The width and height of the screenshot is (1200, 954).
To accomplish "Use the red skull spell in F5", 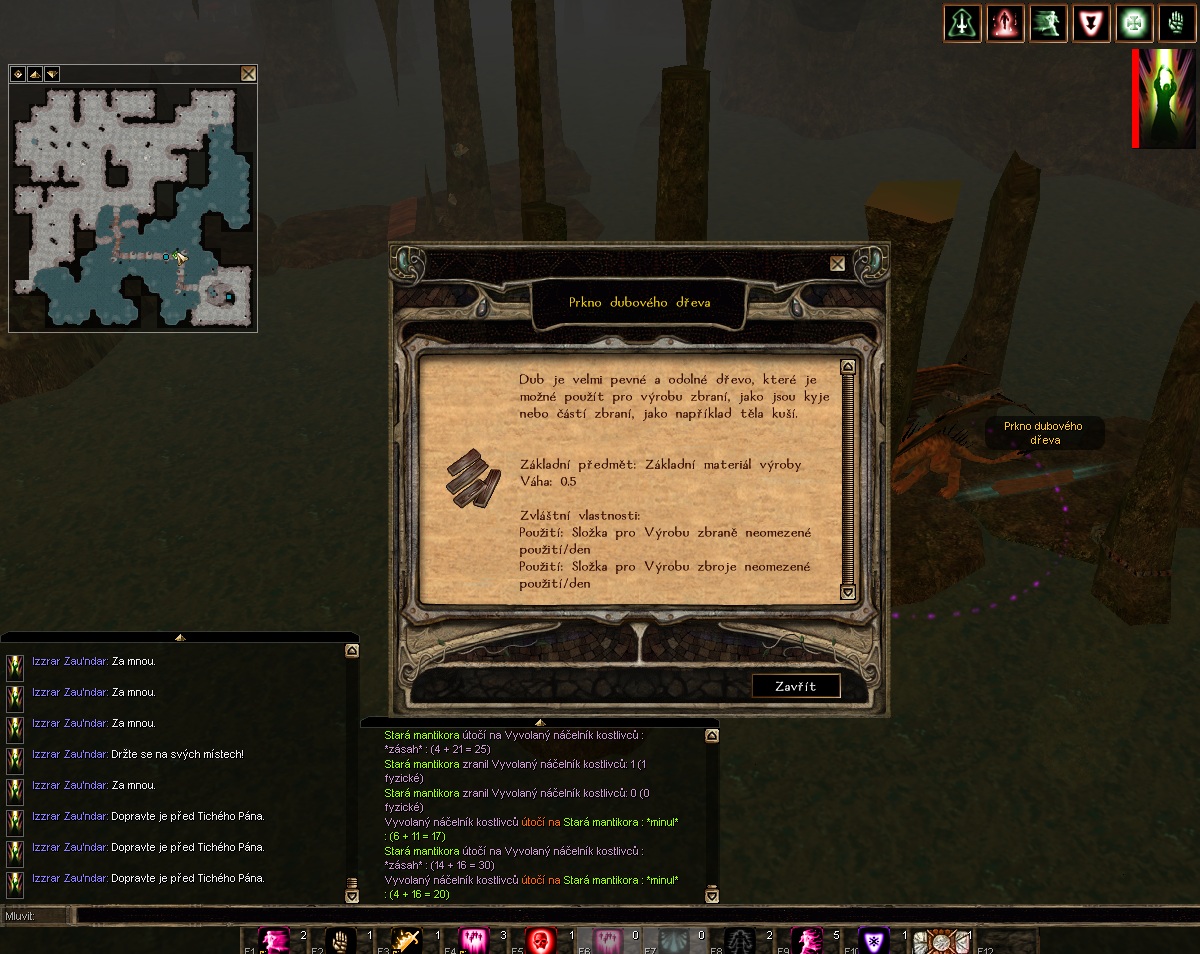I will click(541, 941).
